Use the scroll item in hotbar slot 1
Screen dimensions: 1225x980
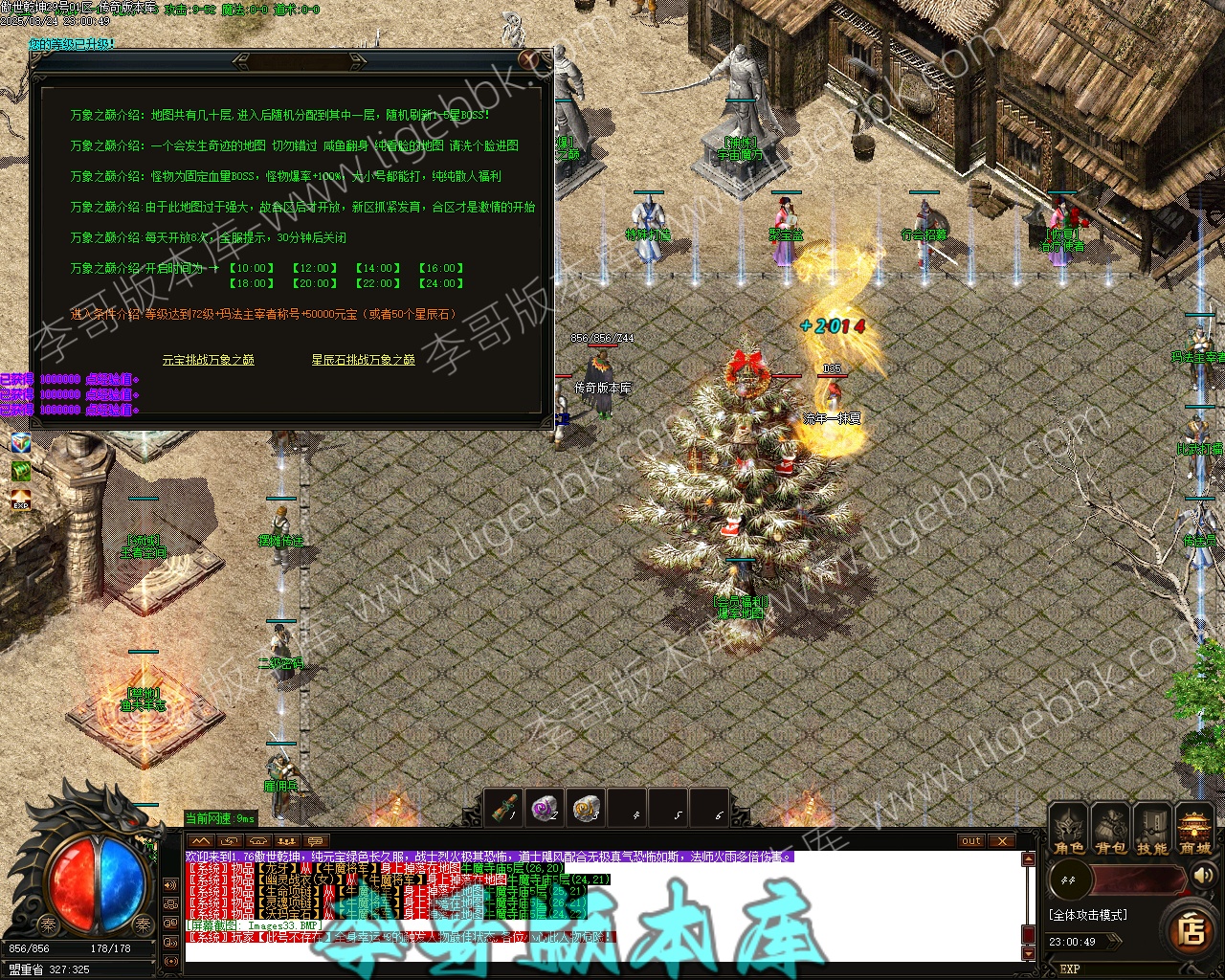tap(504, 809)
